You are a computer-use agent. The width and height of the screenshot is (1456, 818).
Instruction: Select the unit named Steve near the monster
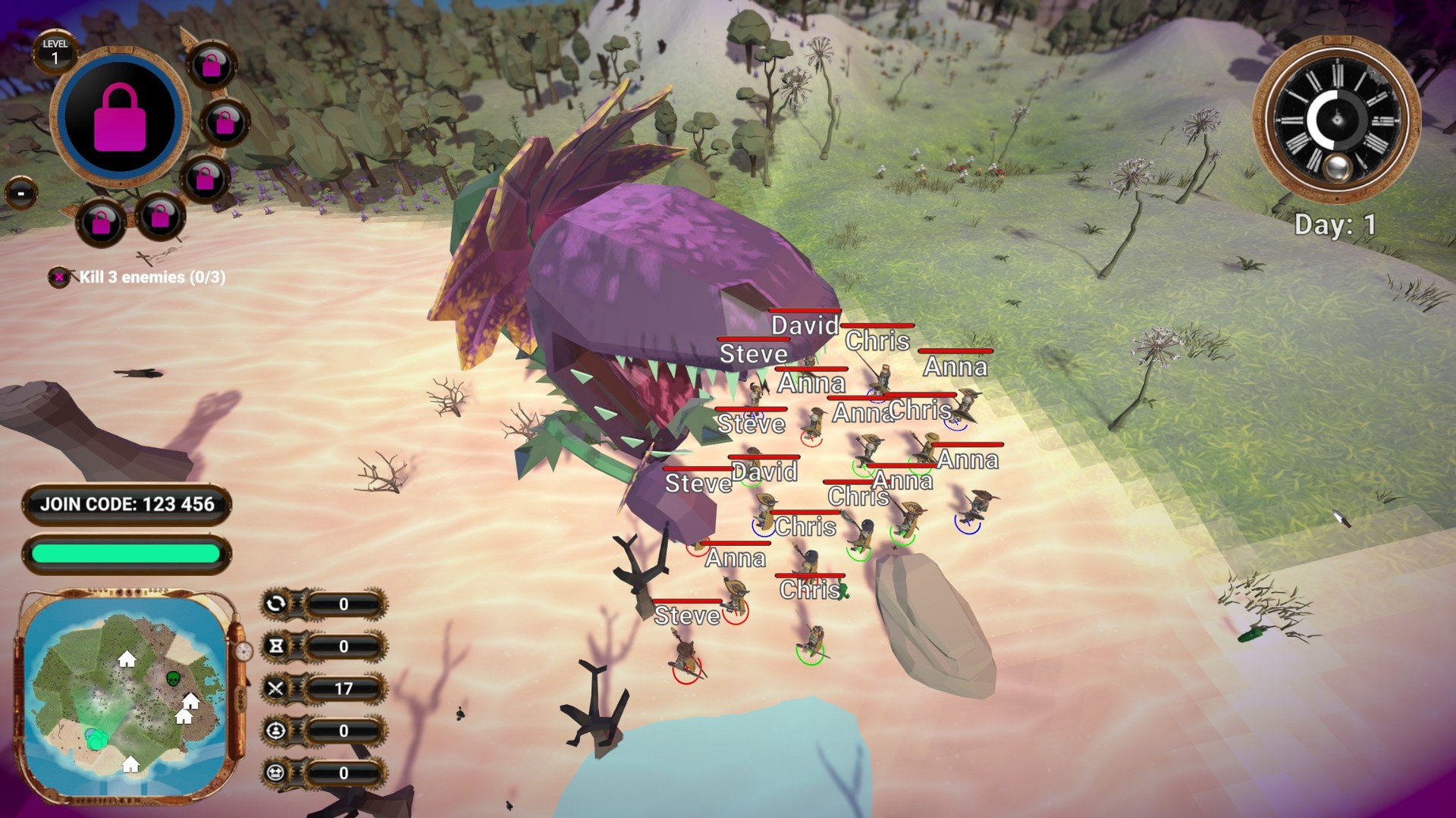(x=753, y=354)
